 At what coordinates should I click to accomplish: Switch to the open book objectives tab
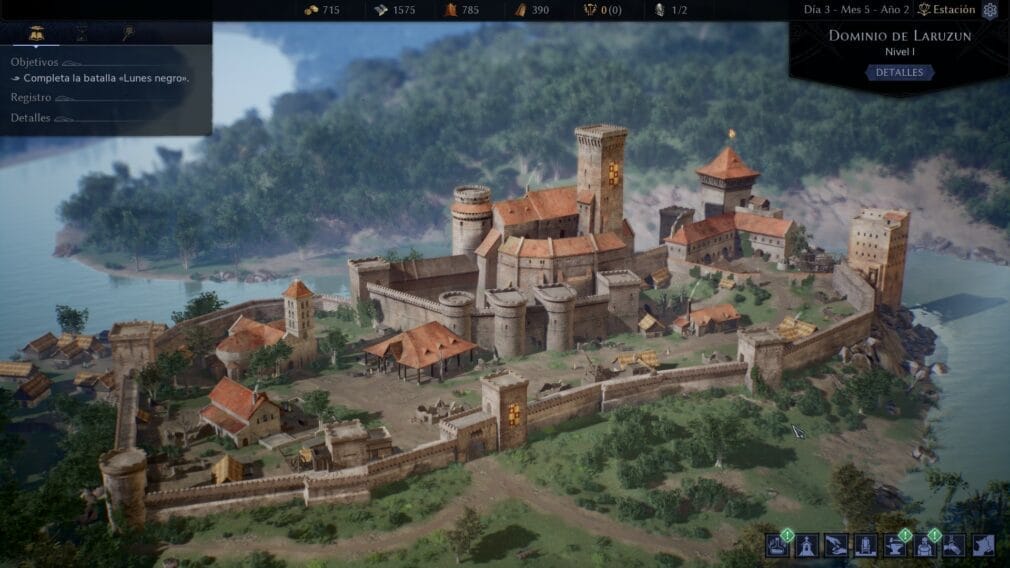(36, 33)
